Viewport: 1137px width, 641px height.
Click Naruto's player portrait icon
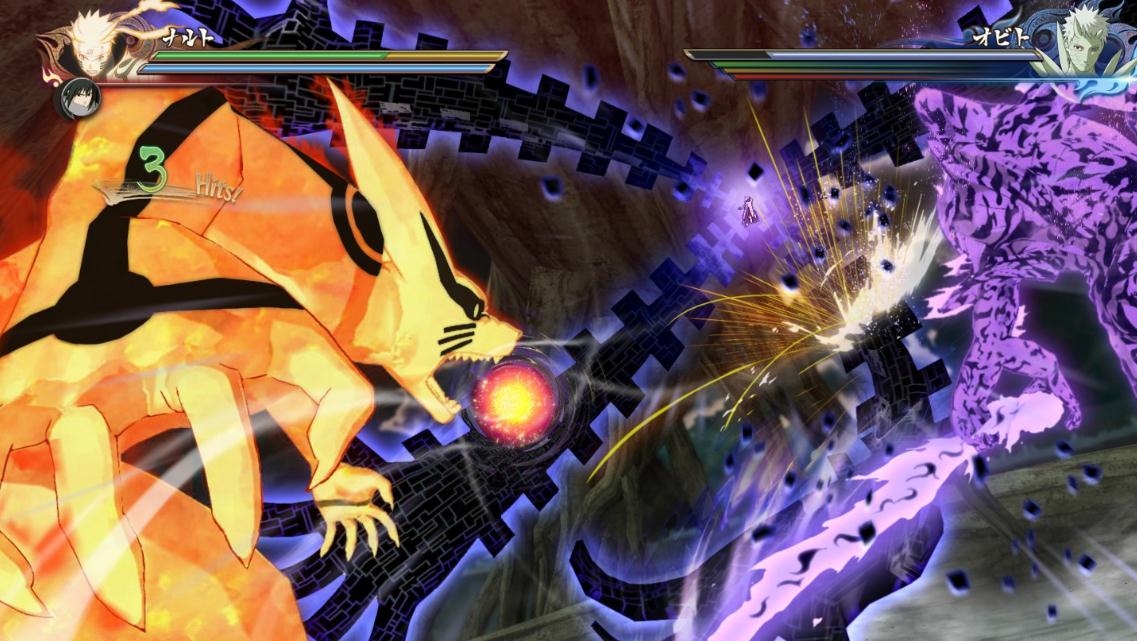point(92,42)
